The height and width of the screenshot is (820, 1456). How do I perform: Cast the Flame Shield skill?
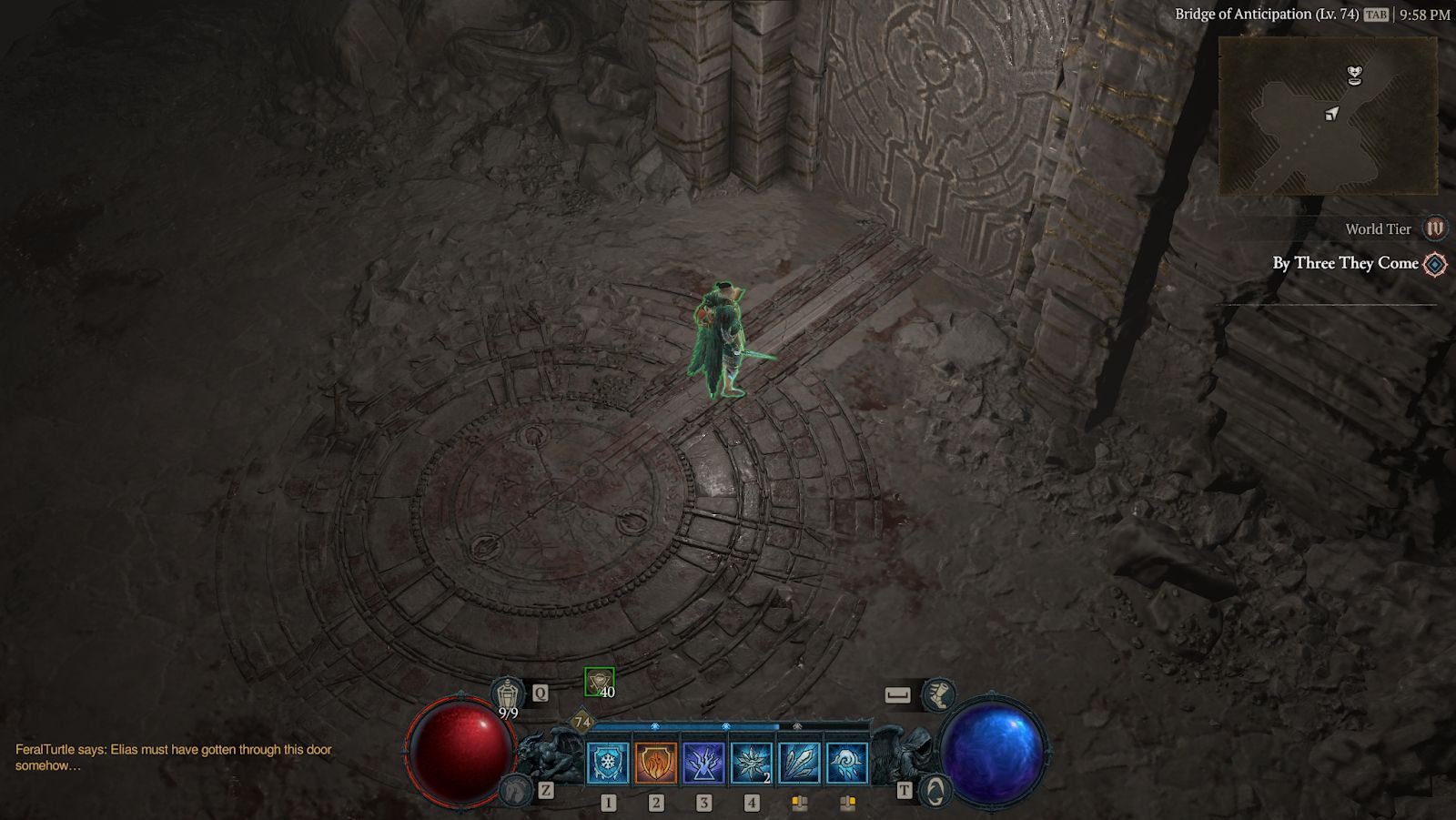[x=655, y=763]
